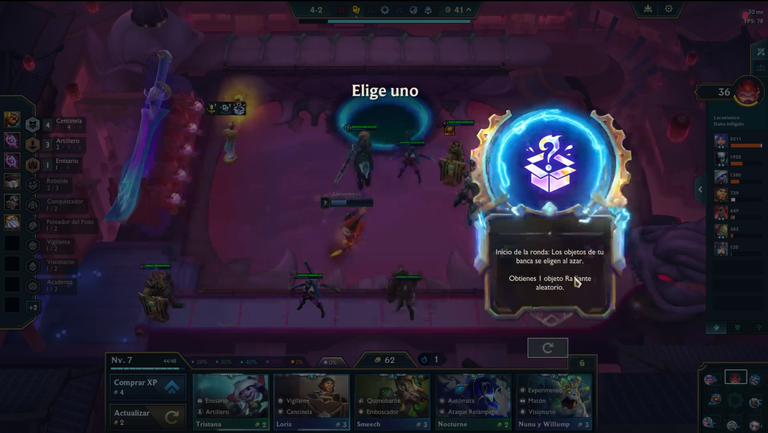Select the player portrait with 36 health
Viewport: 768px width, 433px height.
(x=746, y=93)
